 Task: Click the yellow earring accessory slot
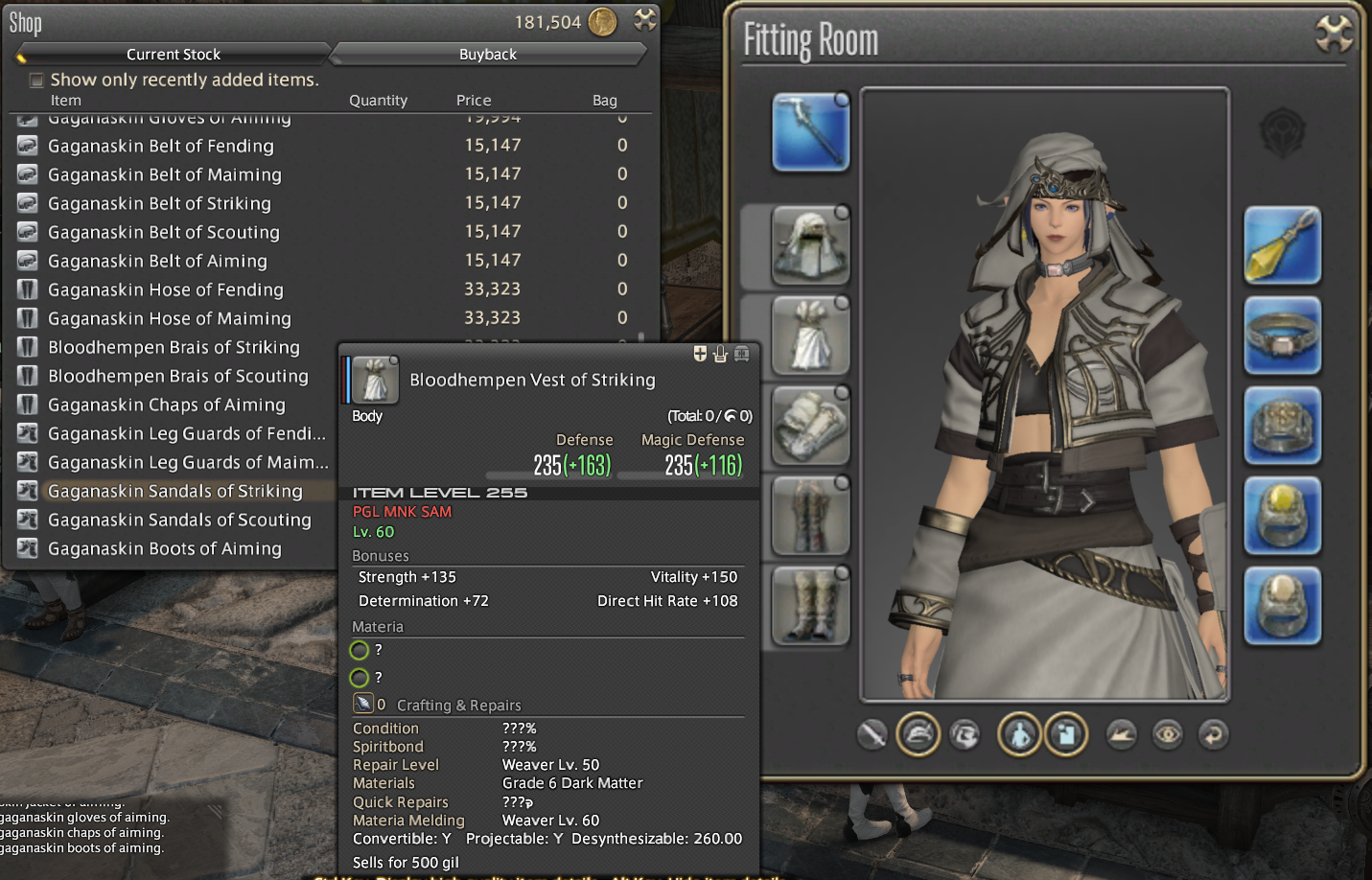[1282, 245]
